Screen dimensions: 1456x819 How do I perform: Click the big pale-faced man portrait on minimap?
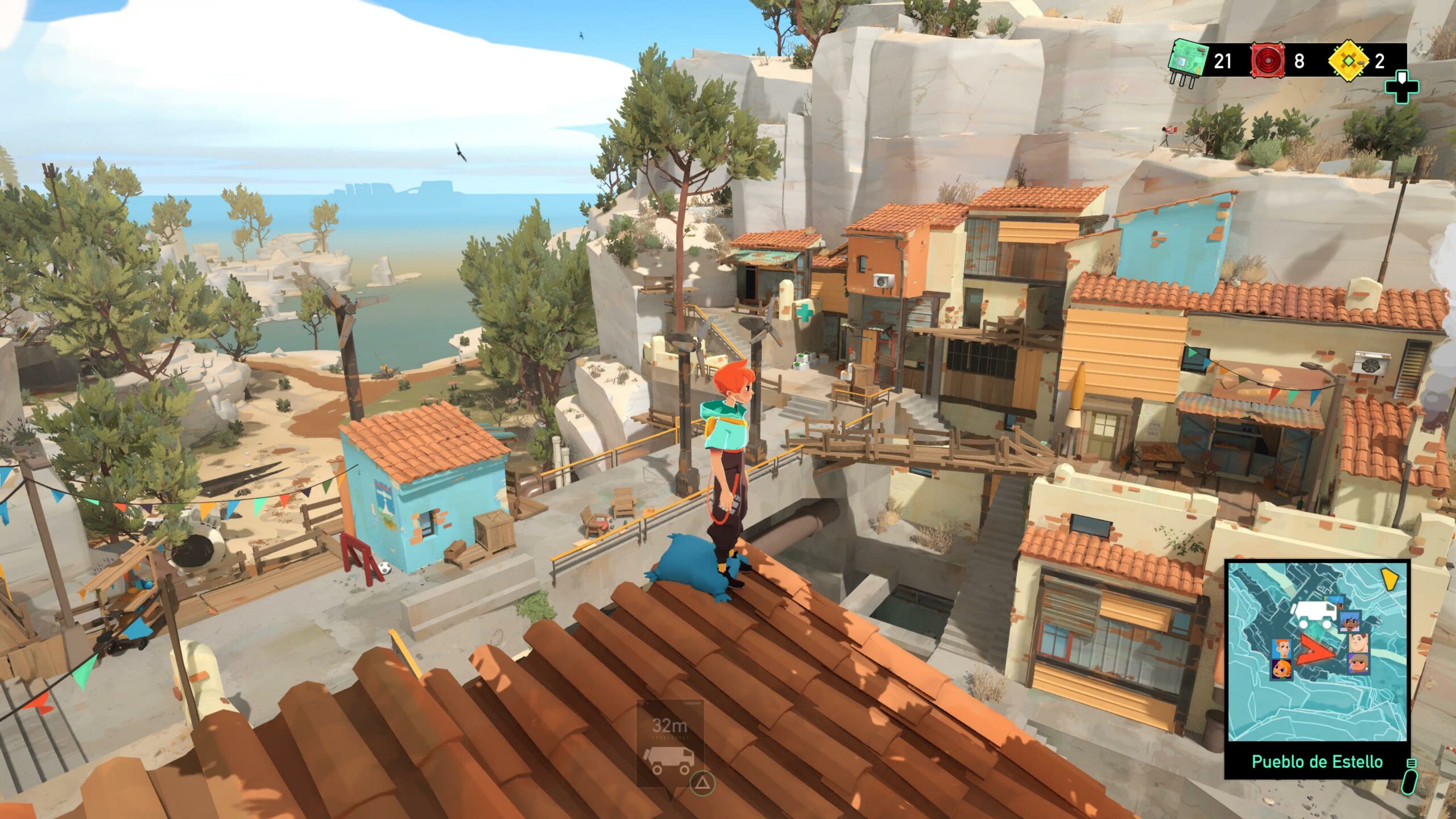point(1359,643)
